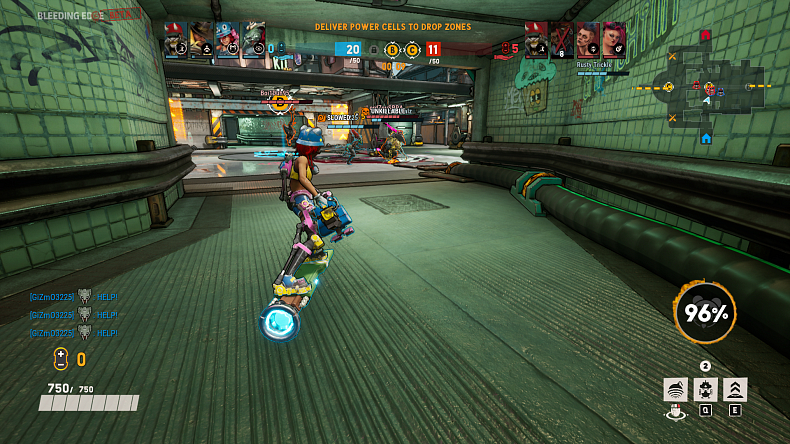Image resolution: width=790 pixels, height=444 pixels.
Task: Activate the Q special ability icon
Action: (x=705, y=390)
